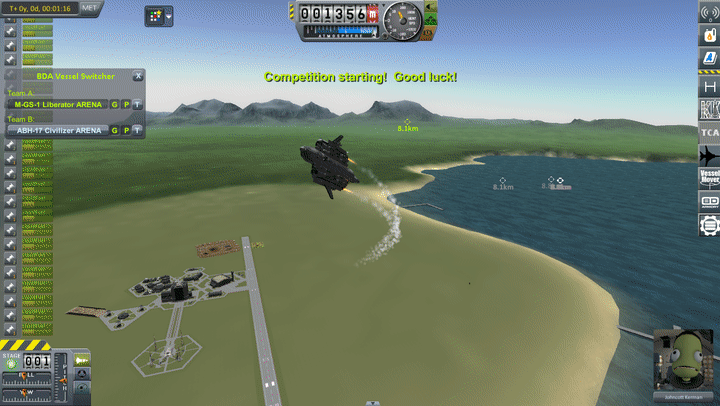Screen dimensions: 720x406
Task: Toggle guard mode G for M-GS-1 Liberator
Action: pyautogui.click(x=114, y=104)
